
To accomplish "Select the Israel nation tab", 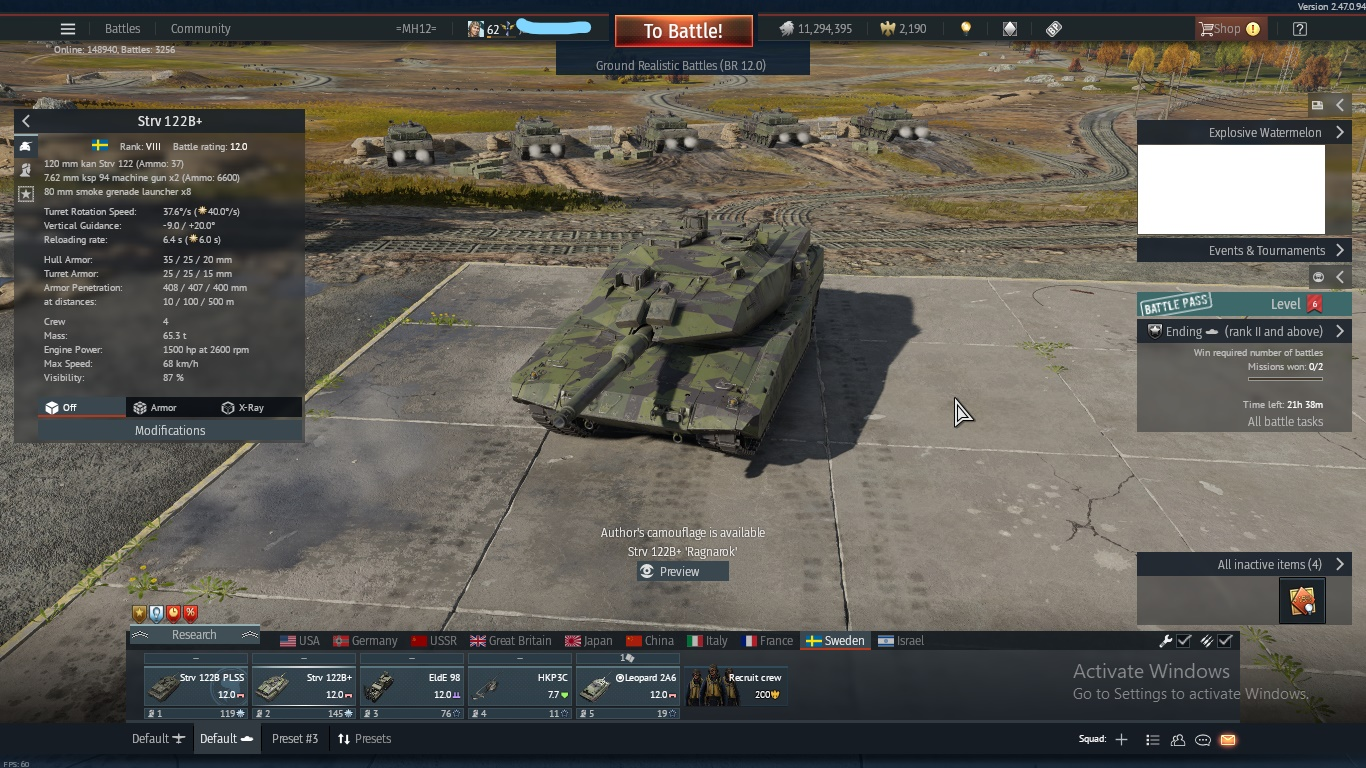I will 901,641.
